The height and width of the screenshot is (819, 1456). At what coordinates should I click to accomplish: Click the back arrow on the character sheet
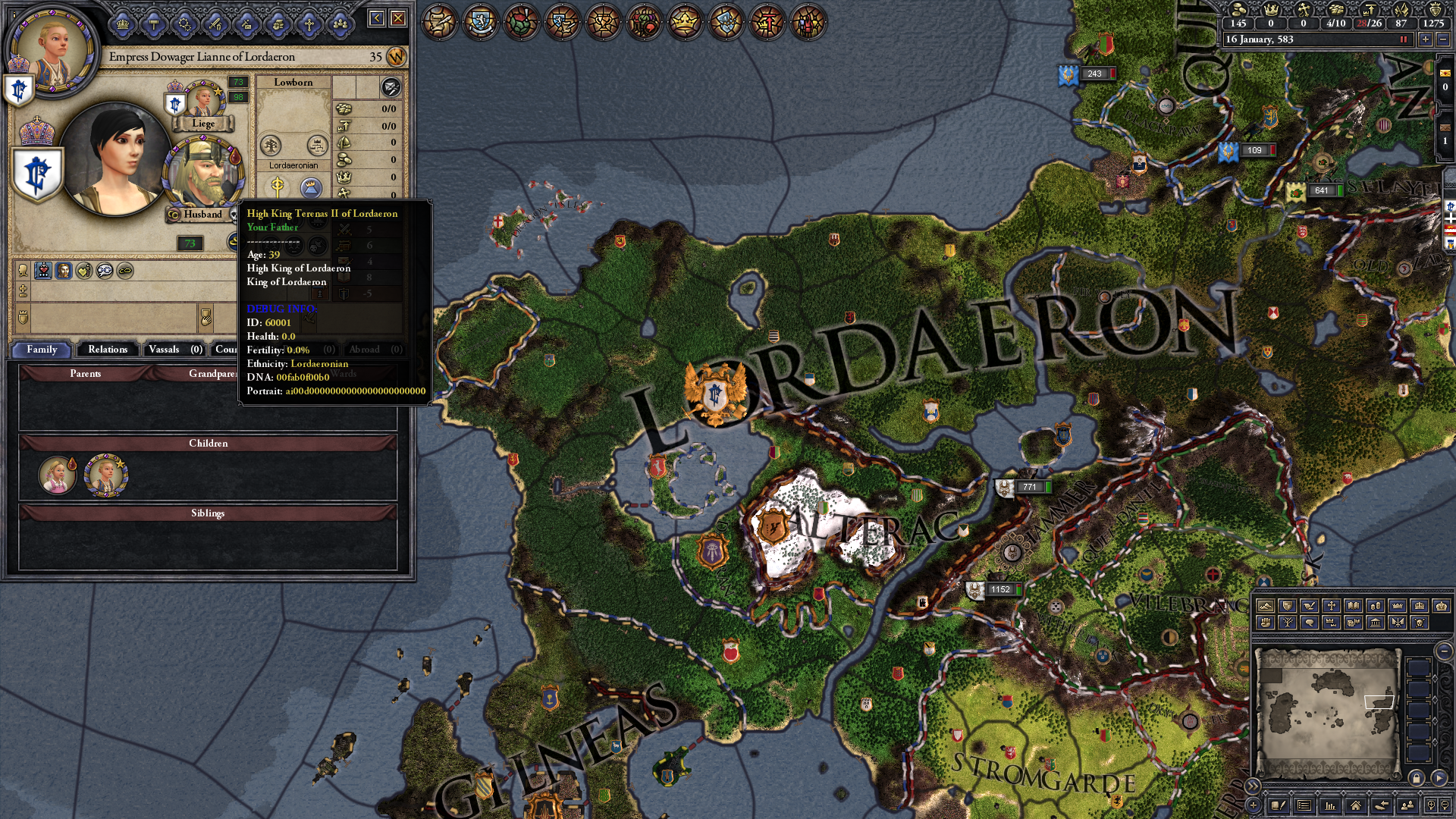[377, 17]
